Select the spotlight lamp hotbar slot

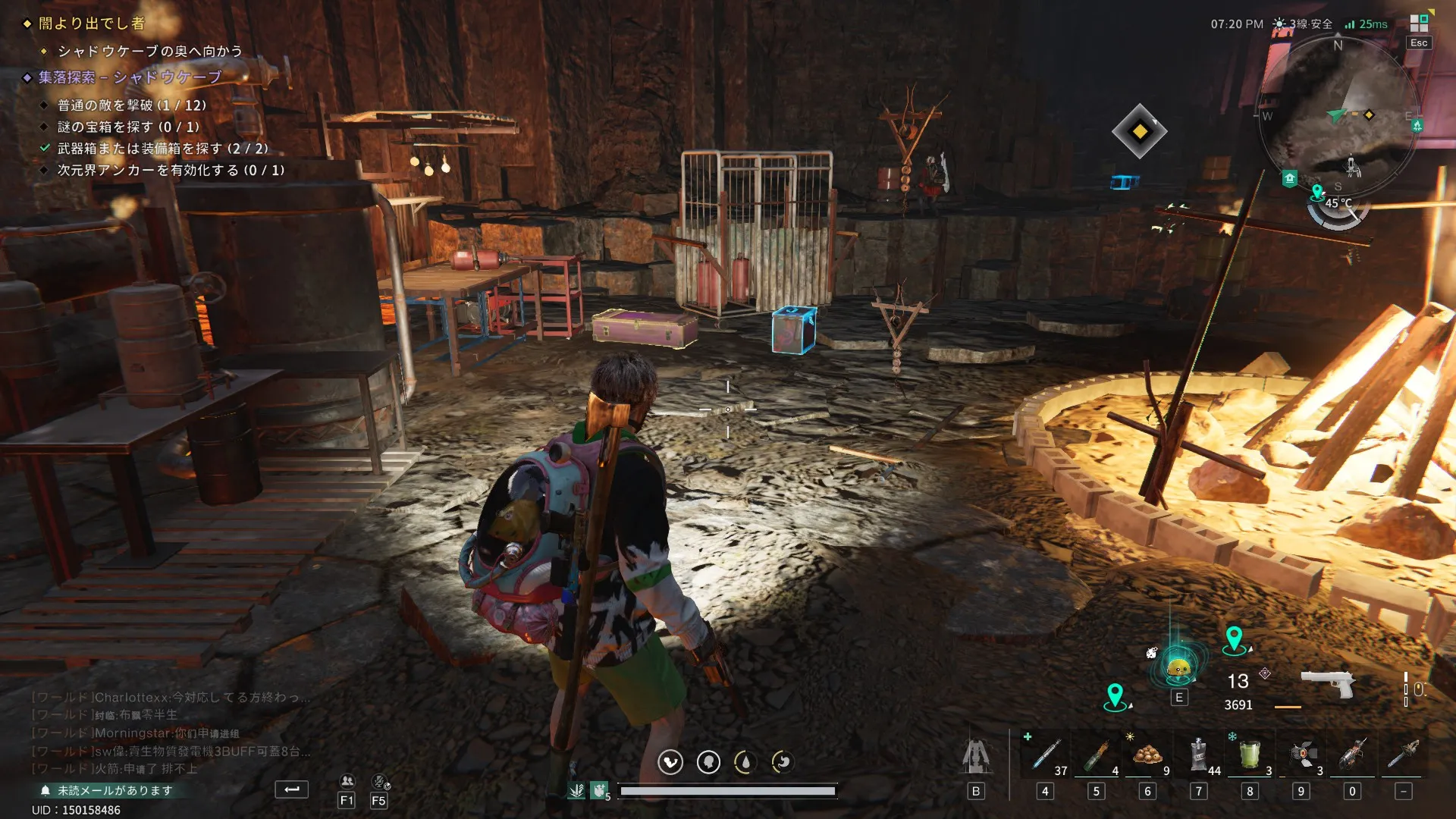pyautogui.click(x=1301, y=755)
